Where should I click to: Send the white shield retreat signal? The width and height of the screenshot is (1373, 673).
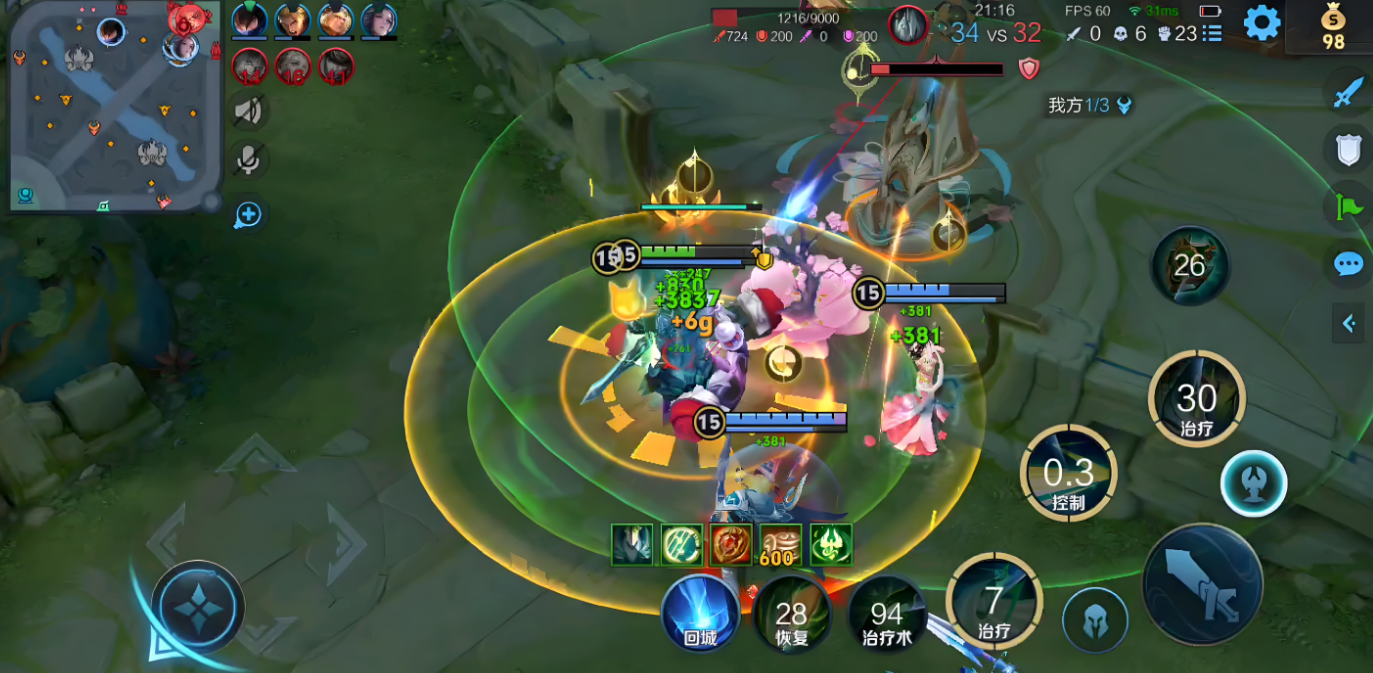pos(1348,150)
